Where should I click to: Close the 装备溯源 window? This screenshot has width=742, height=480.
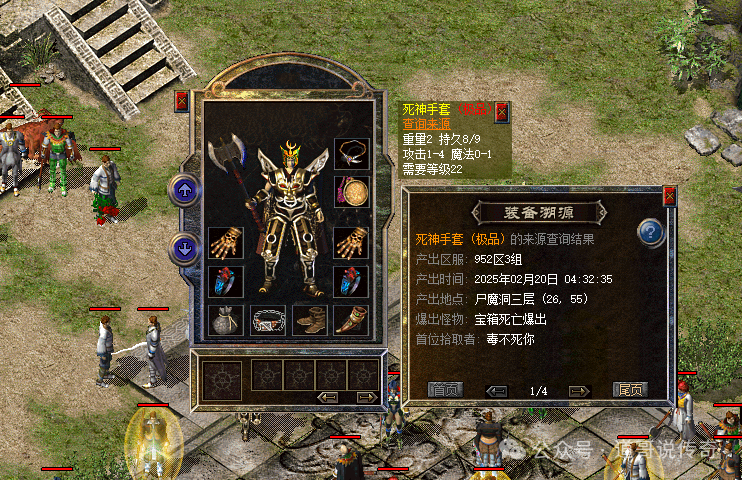[669, 195]
